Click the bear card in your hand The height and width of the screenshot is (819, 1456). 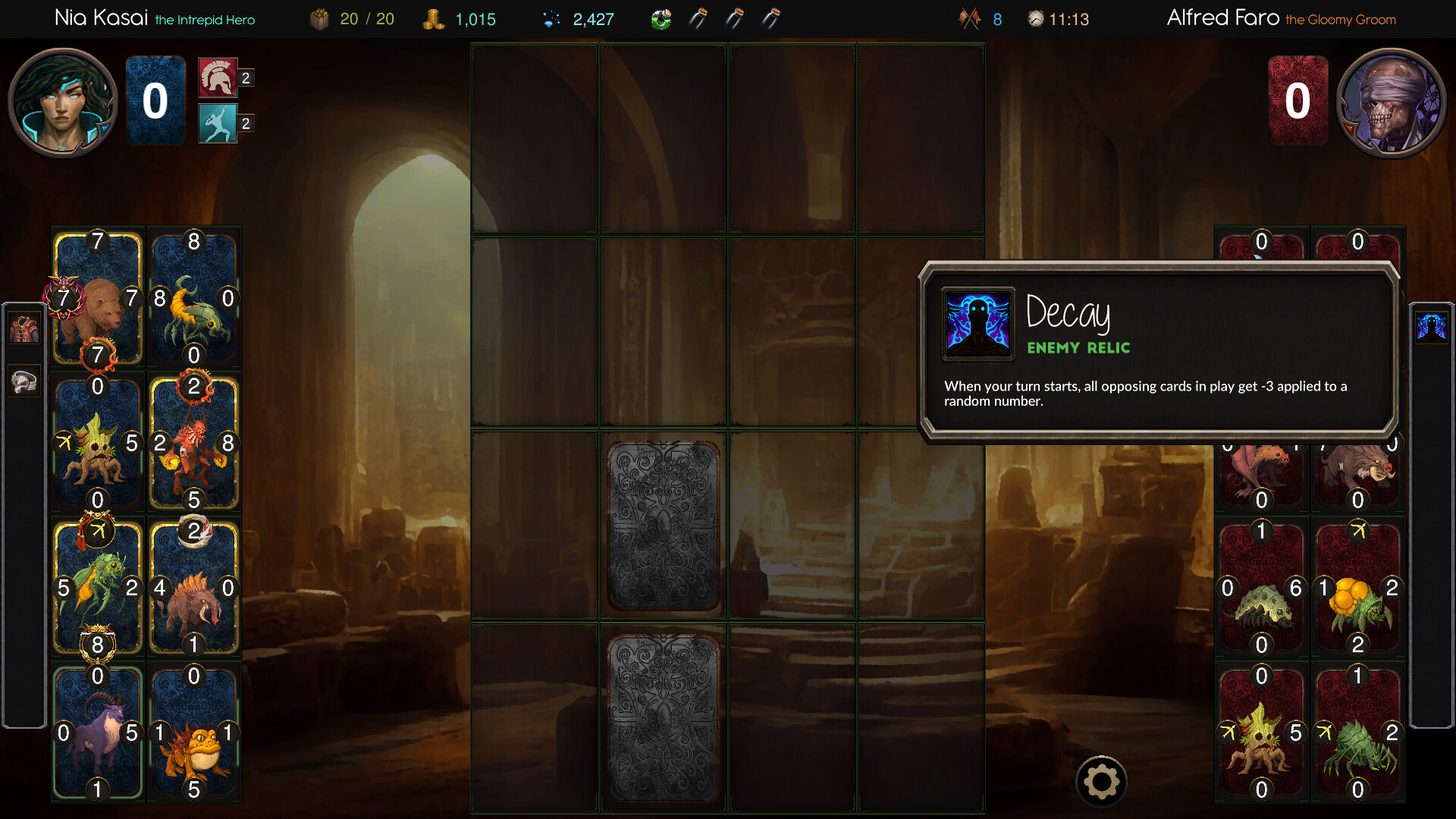click(99, 297)
